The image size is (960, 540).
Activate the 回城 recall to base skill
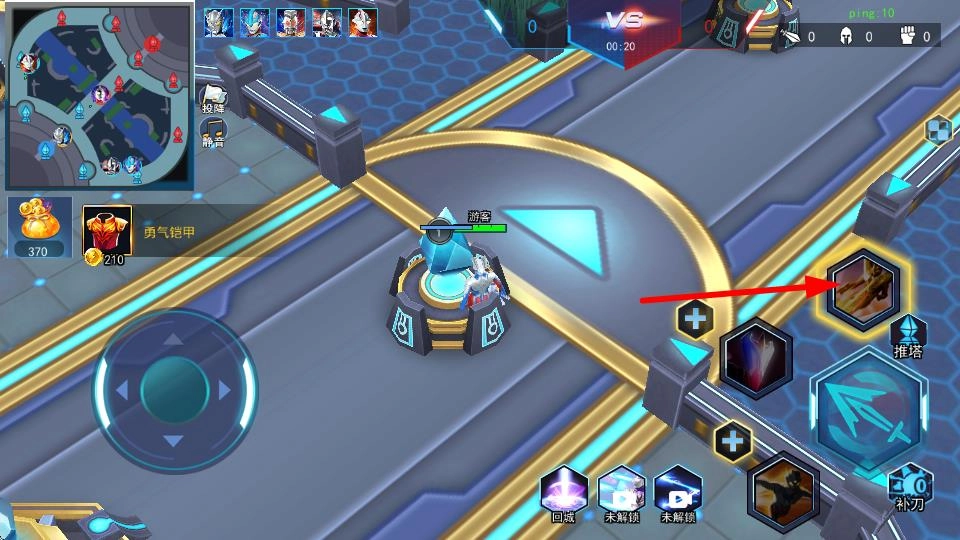click(x=564, y=492)
